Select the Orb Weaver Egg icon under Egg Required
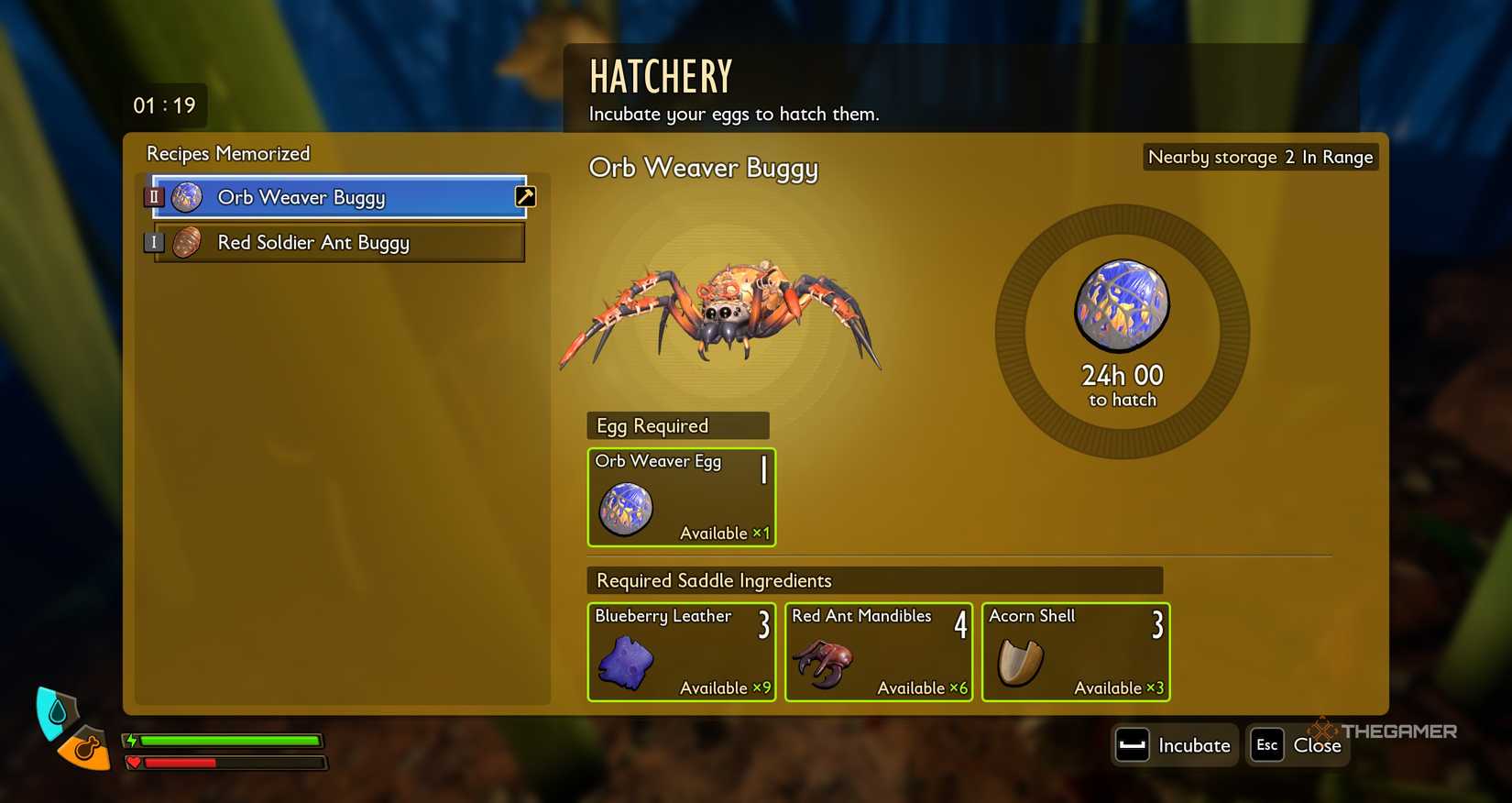The image size is (1512, 803). click(x=628, y=508)
